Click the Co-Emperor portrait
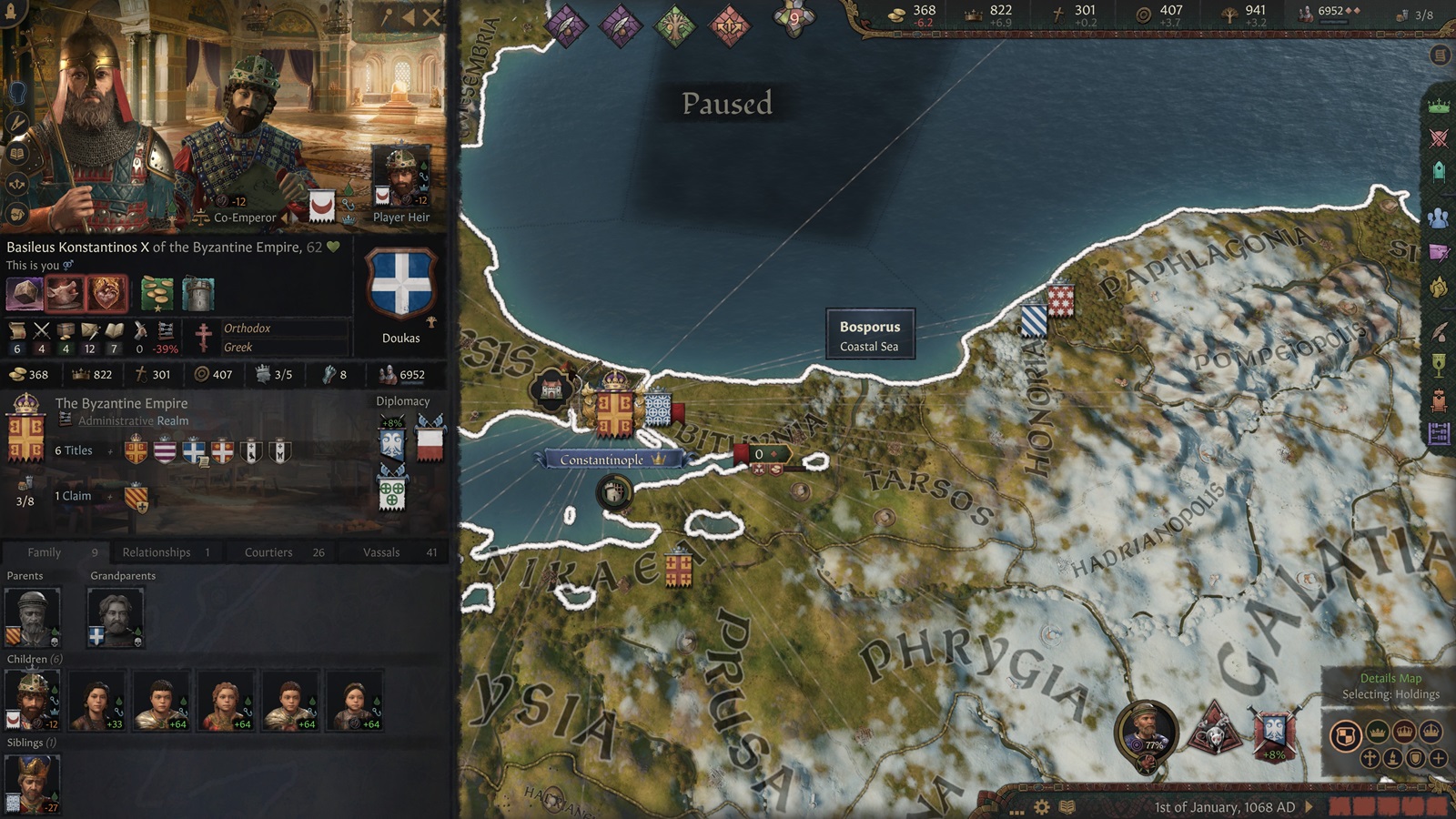The image size is (1456, 819). (x=246, y=136)
